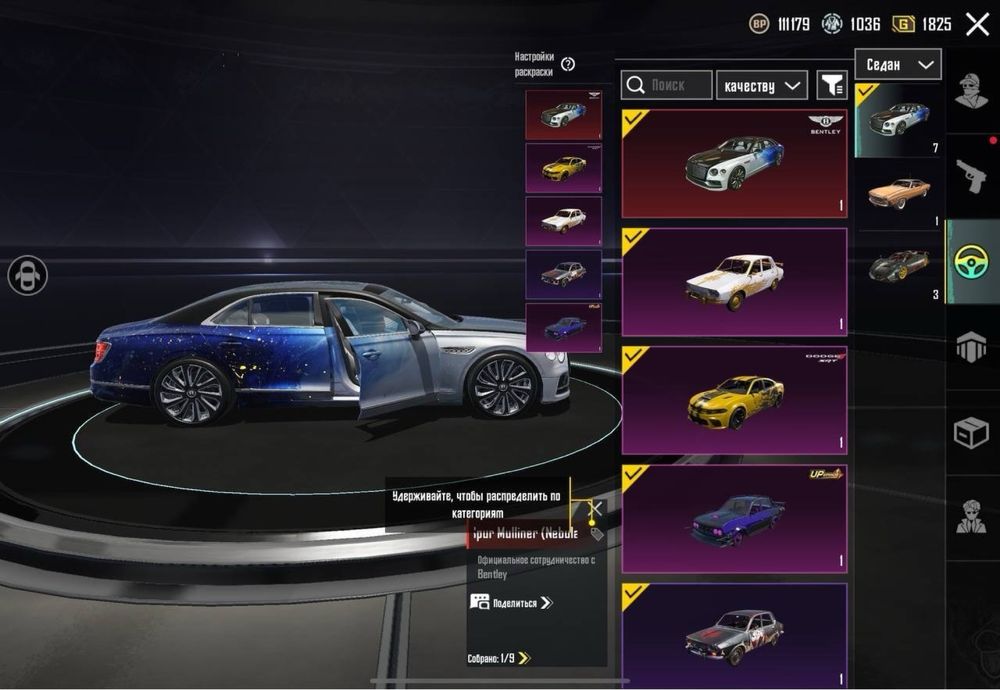Select the dark sports car category

point(898,265)
